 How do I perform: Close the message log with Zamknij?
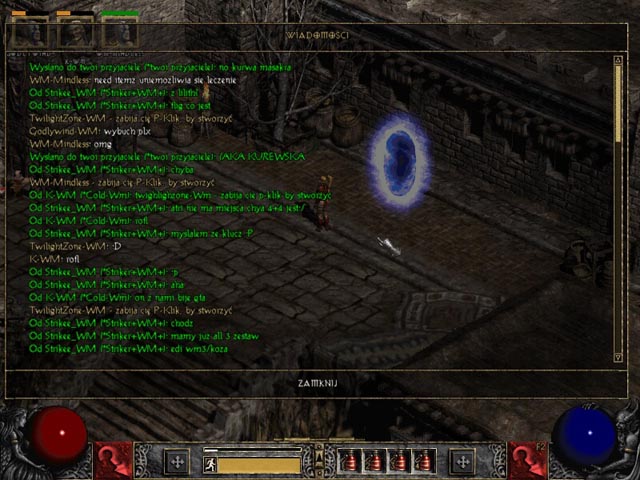(x=320, y=383)
